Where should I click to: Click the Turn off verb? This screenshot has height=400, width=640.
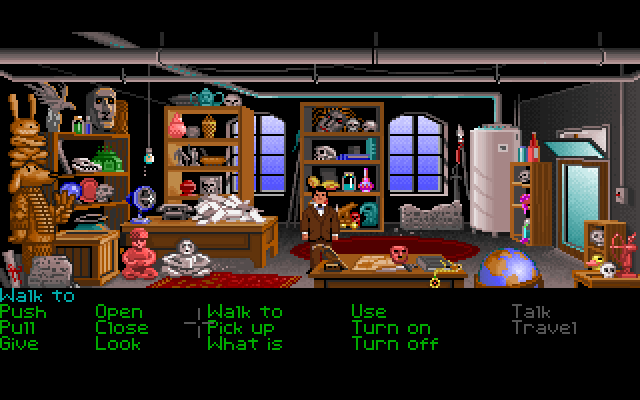(x=395, y=344)
